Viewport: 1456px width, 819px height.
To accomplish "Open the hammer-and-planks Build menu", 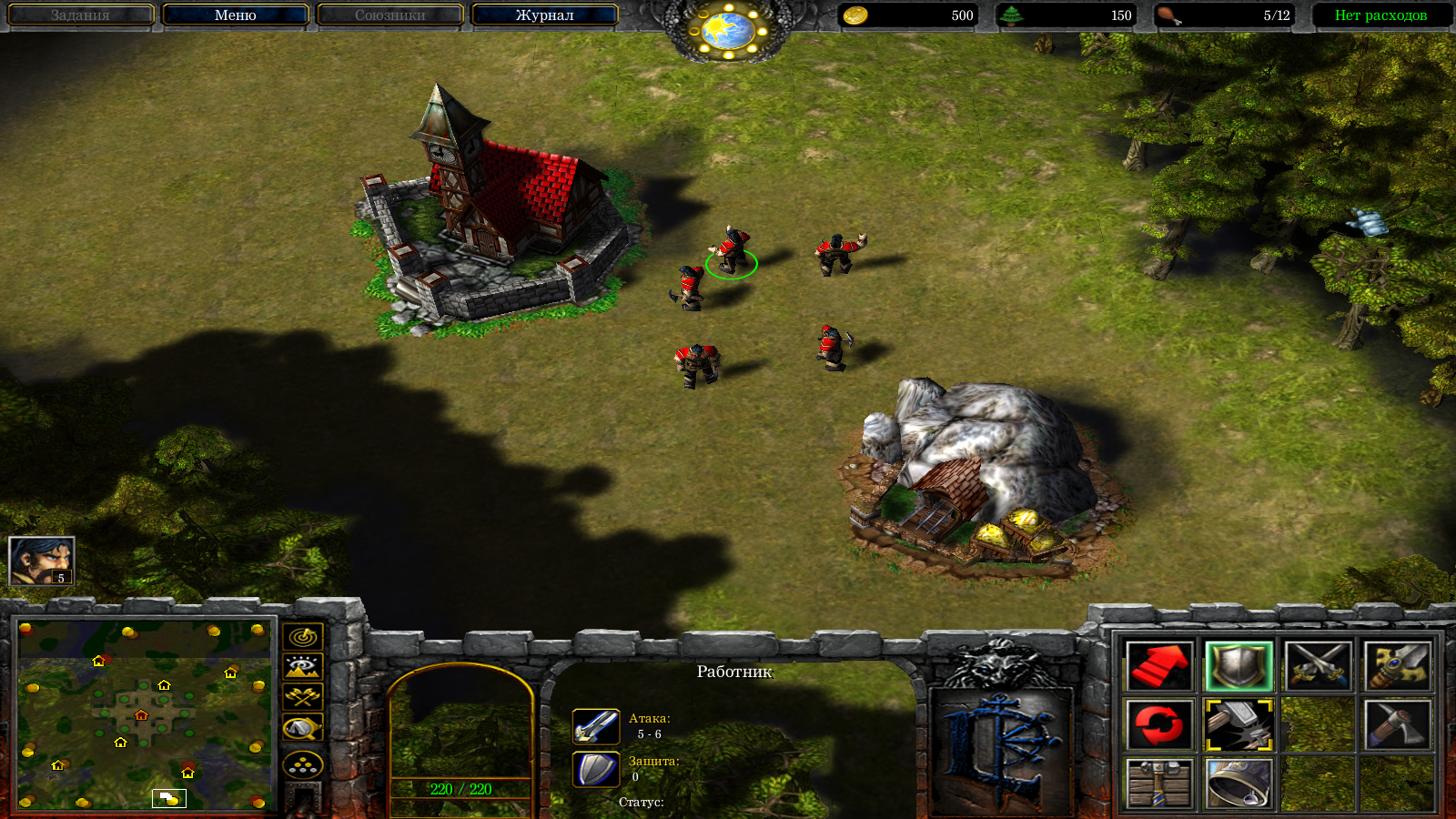I will point(1158,784).
